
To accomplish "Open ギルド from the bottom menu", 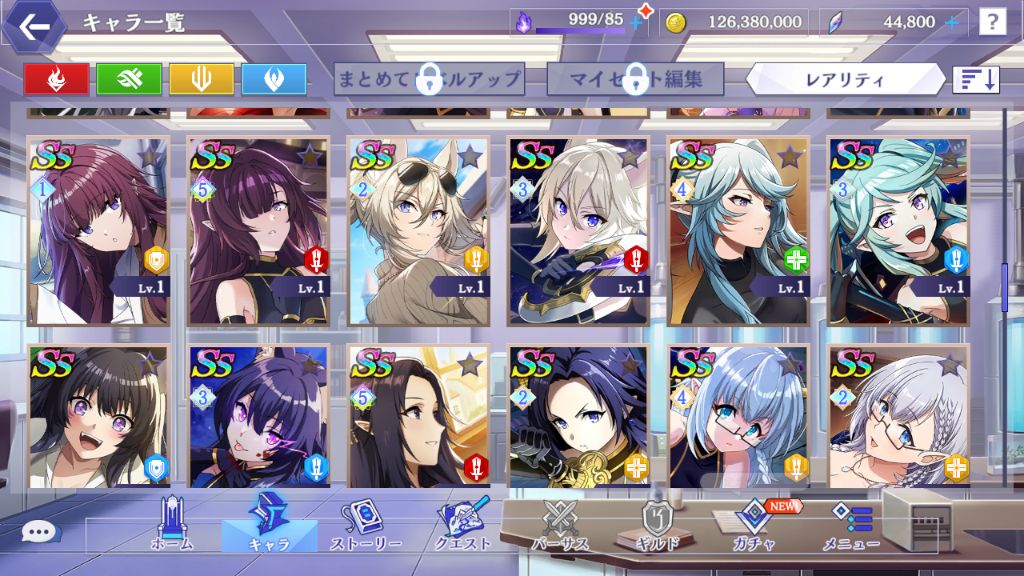I will coord(656,526).
